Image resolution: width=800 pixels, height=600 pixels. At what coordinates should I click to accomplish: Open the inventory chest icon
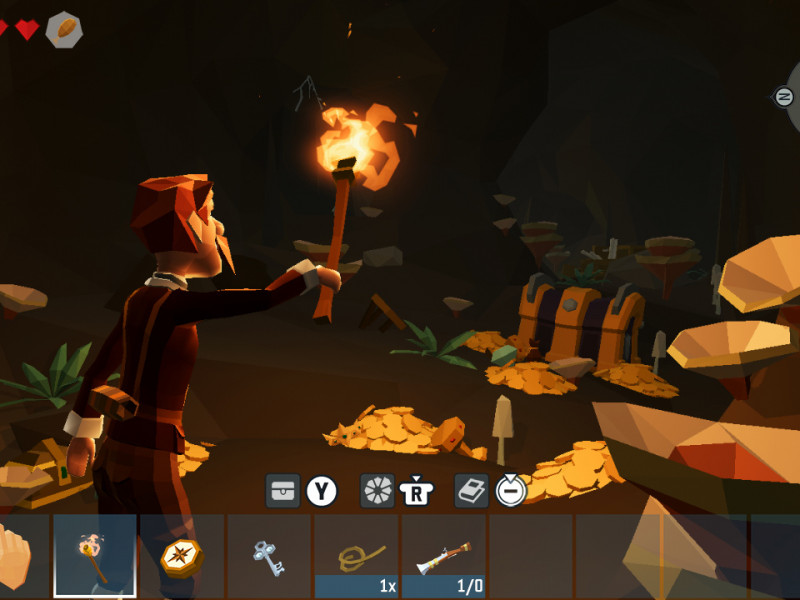click(283, 491)
